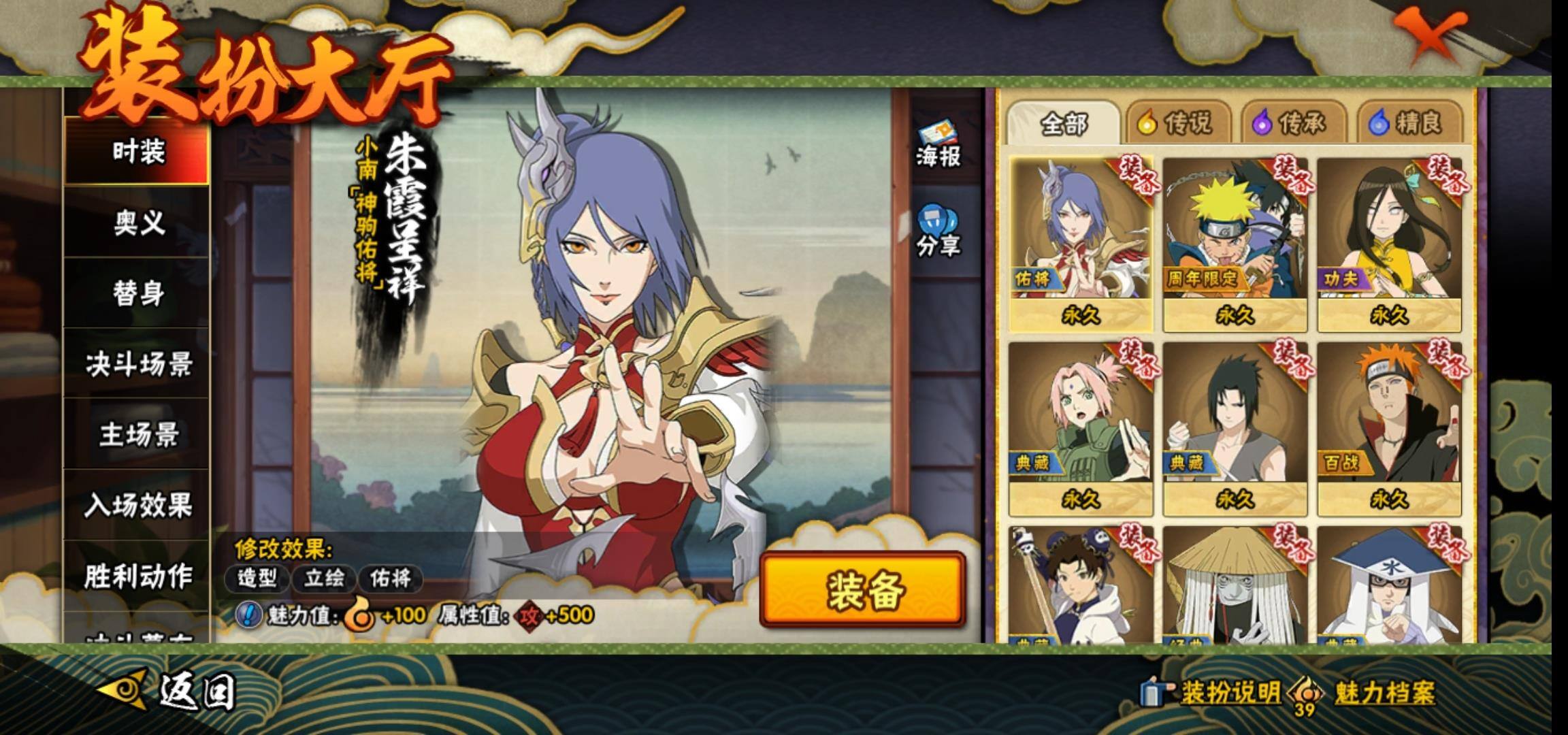
Task: Tap the 分享 share icon
Action: click(x=938, y=231)
